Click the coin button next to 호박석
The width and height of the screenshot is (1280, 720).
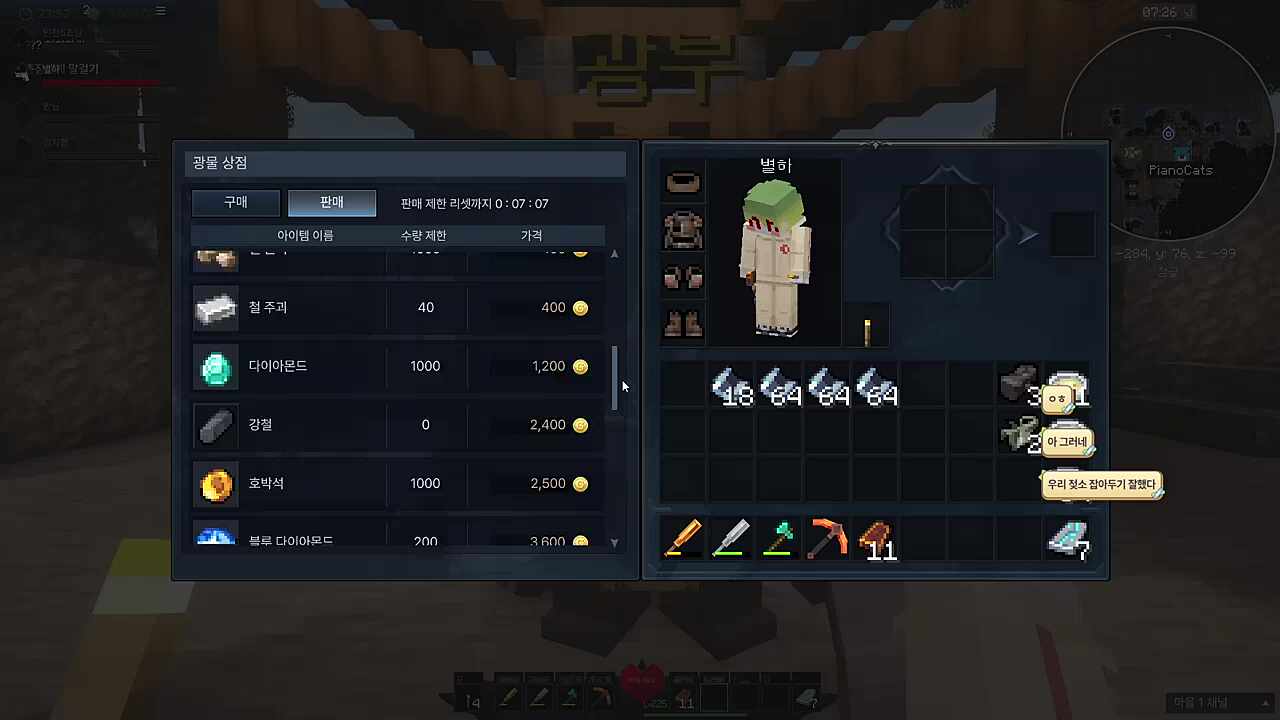[x=580, y=483]
